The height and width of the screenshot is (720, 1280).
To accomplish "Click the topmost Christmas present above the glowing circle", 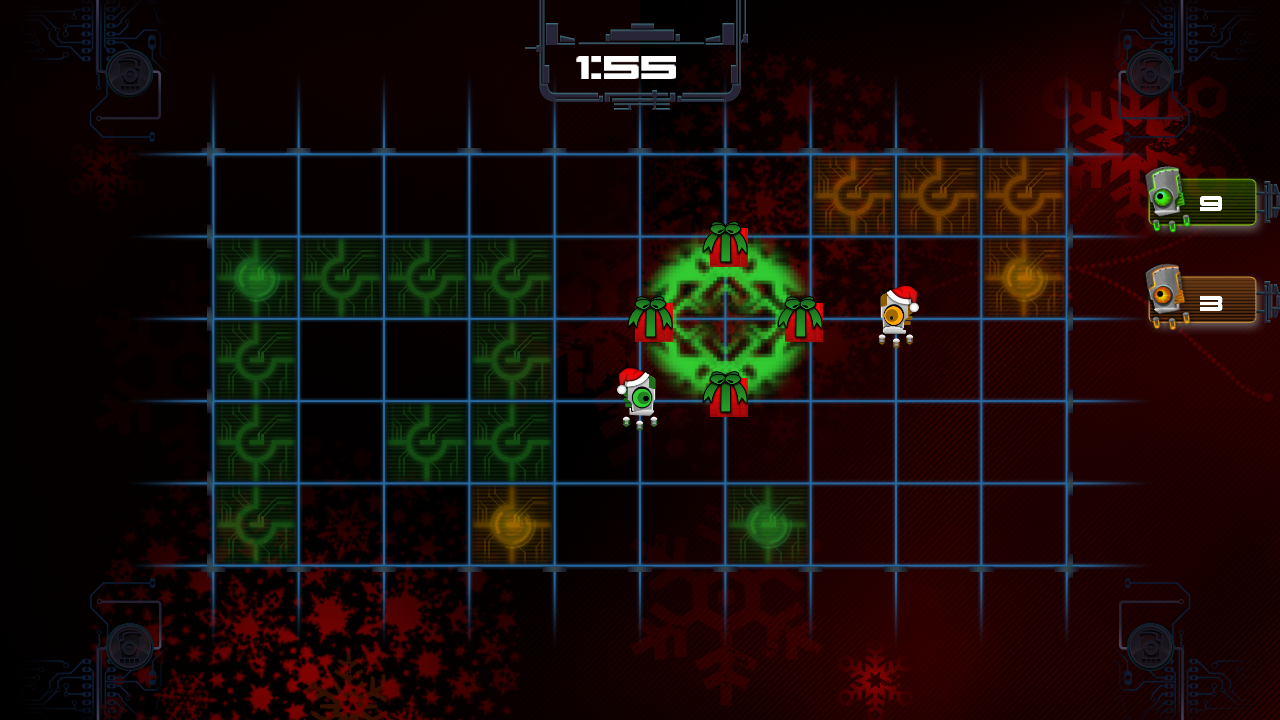I will click(x=727, y=248).
